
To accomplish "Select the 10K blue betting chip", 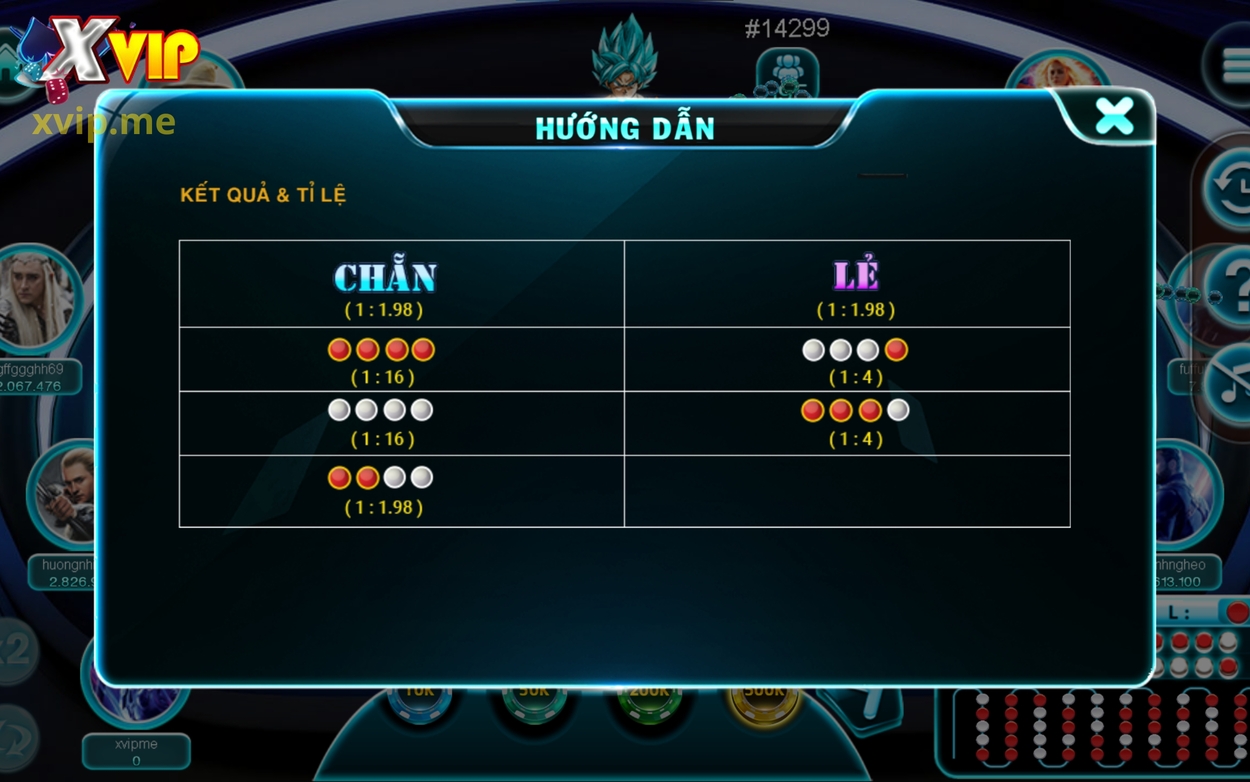I will point(419,699).
